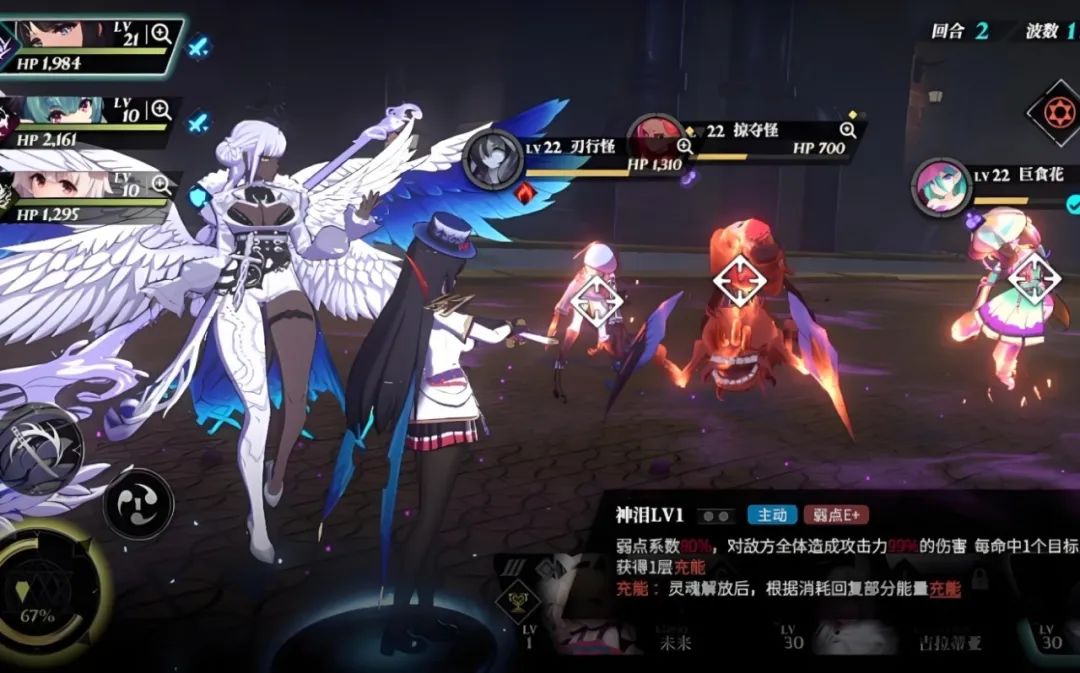Inspect the ally with 1,295 HP
Screen dimensions: 1080x673
tap(160, 186)
